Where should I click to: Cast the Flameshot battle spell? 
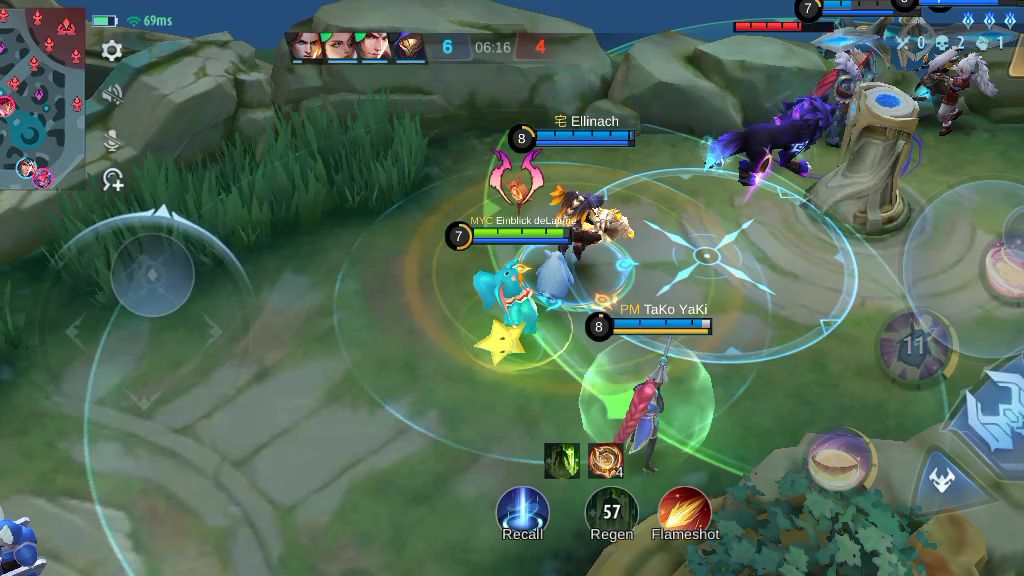pyautogui.click(x=685, y=510)
